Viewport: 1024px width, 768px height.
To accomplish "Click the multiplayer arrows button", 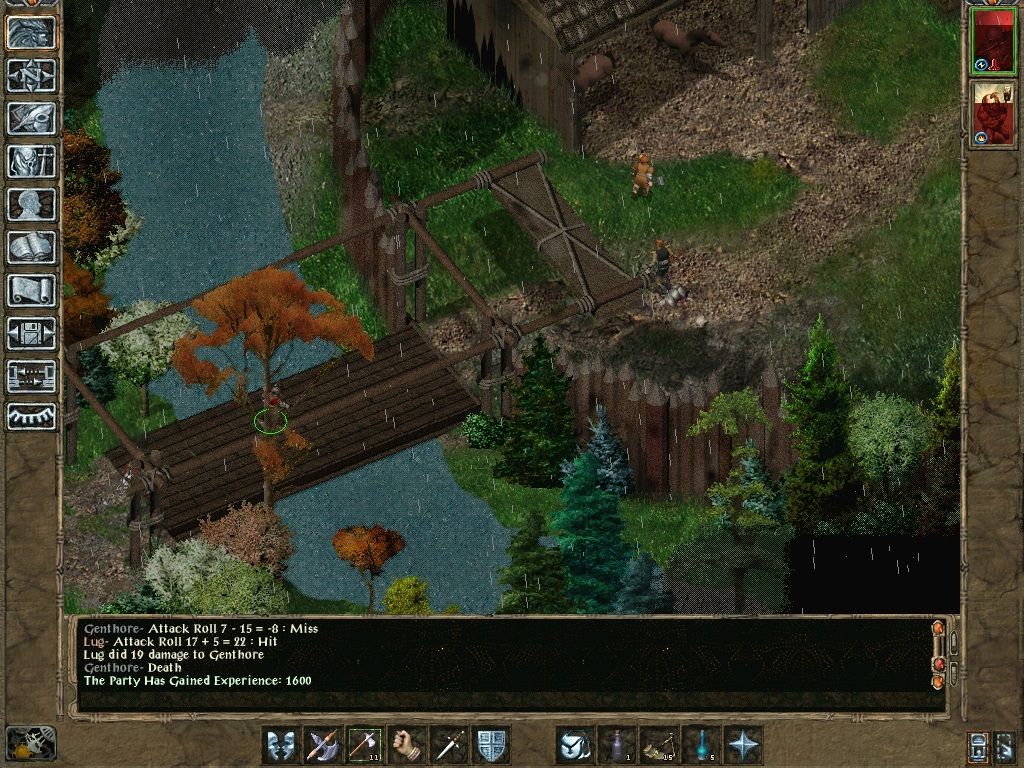I will tap(31, 376).
